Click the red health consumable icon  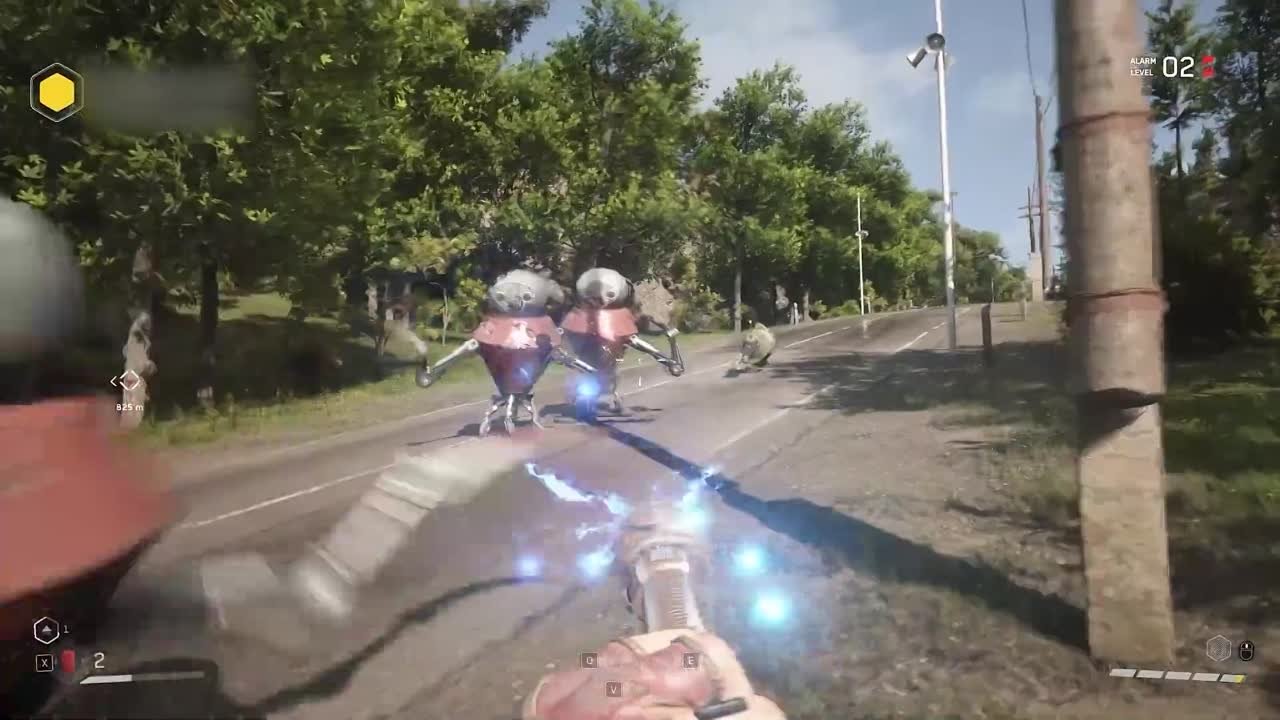click(x=68, y=659)
